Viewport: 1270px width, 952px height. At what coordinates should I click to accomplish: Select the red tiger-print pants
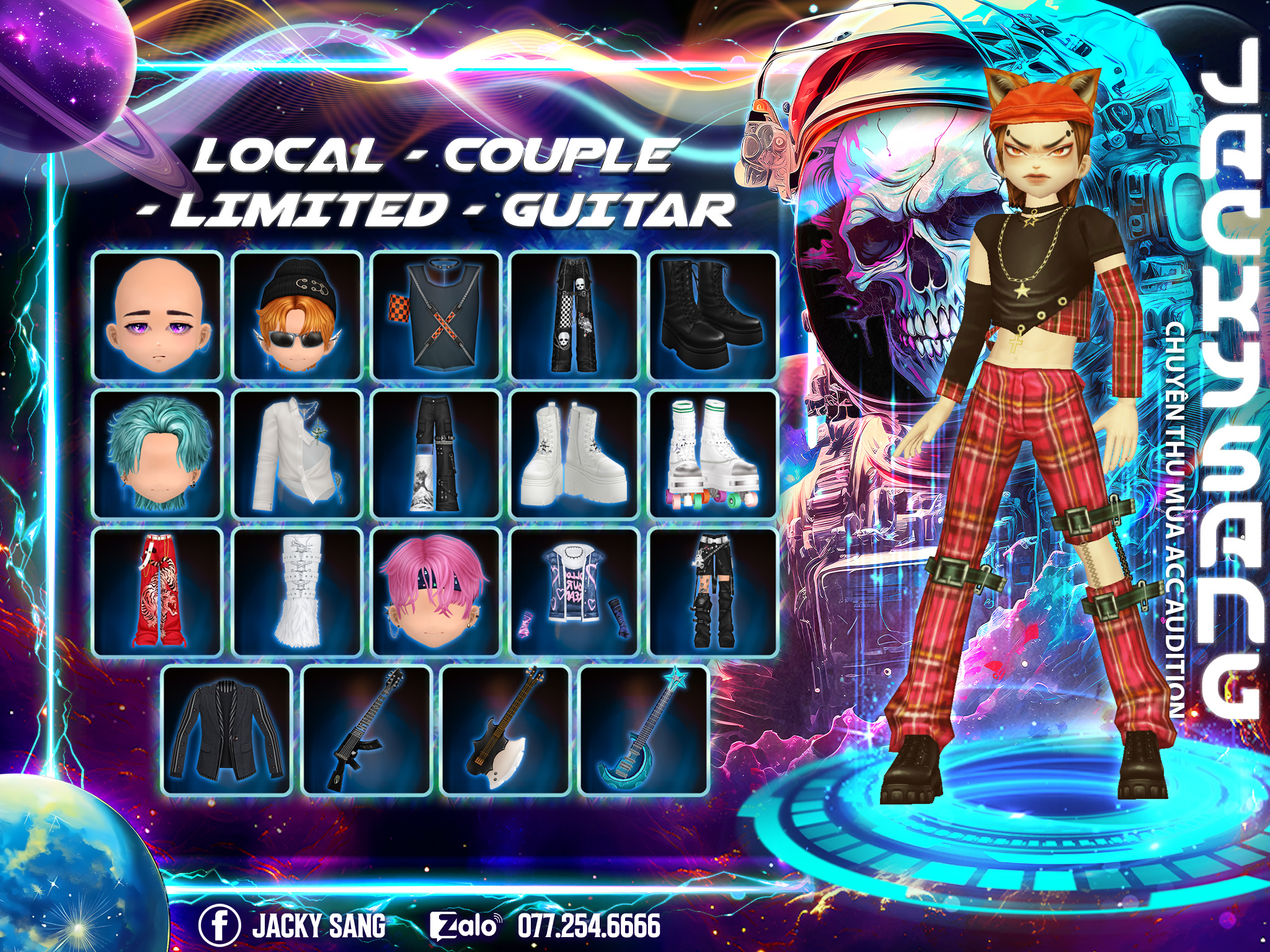coord(158,593)
